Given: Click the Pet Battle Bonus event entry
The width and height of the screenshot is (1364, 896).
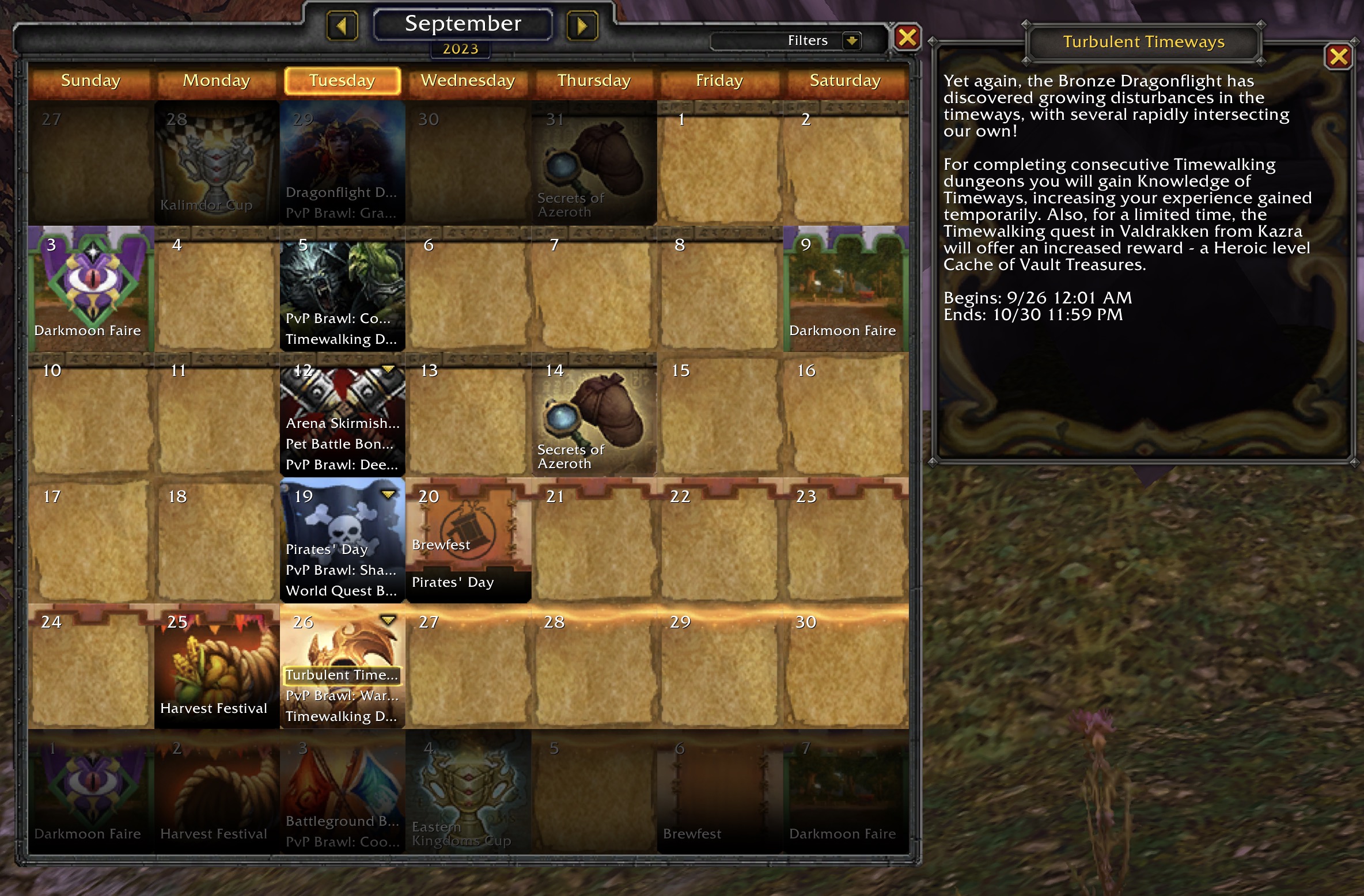Looking at the screenshot, I should point(340,444).
